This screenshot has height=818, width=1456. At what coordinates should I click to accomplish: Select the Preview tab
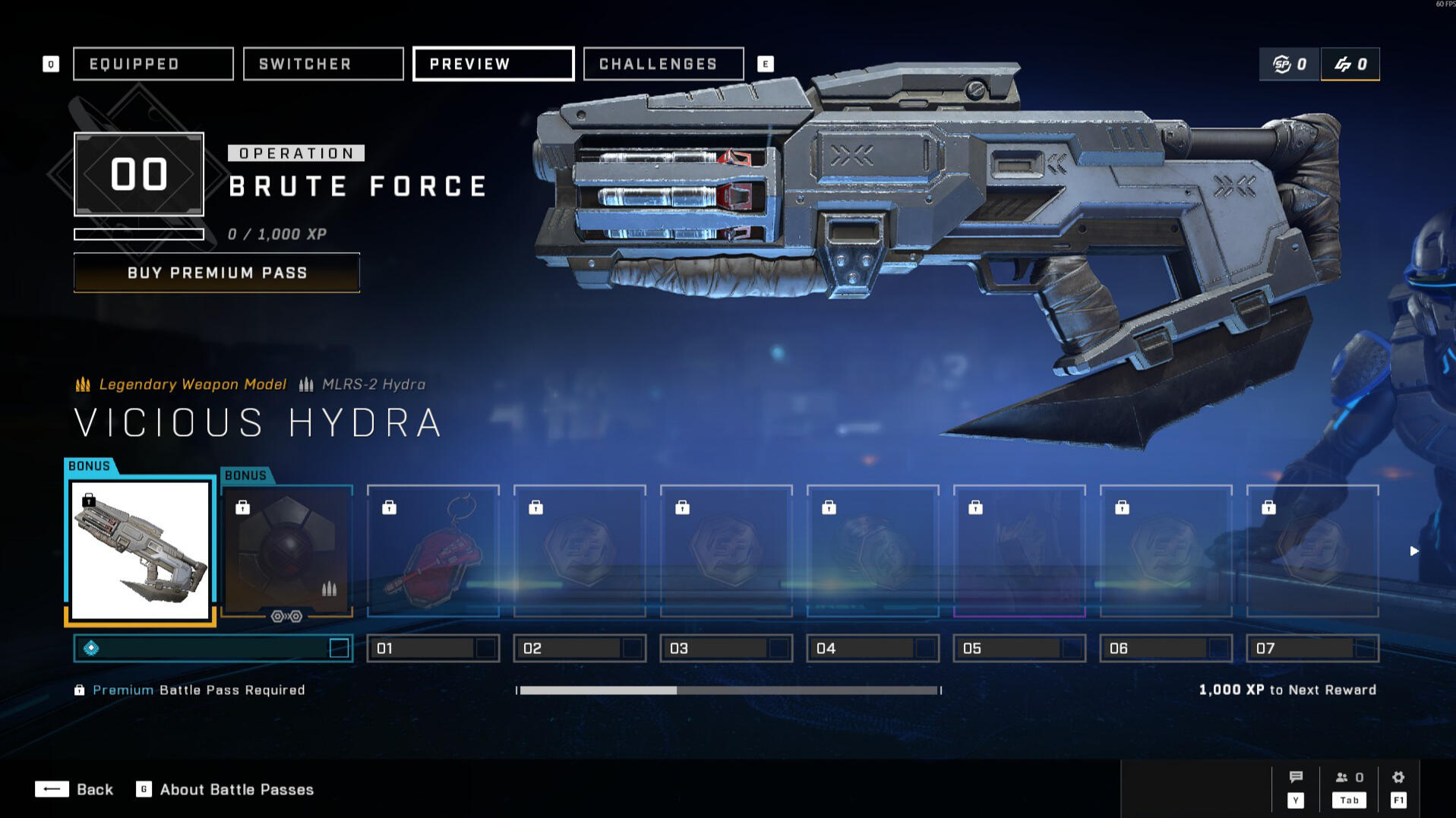493,64
